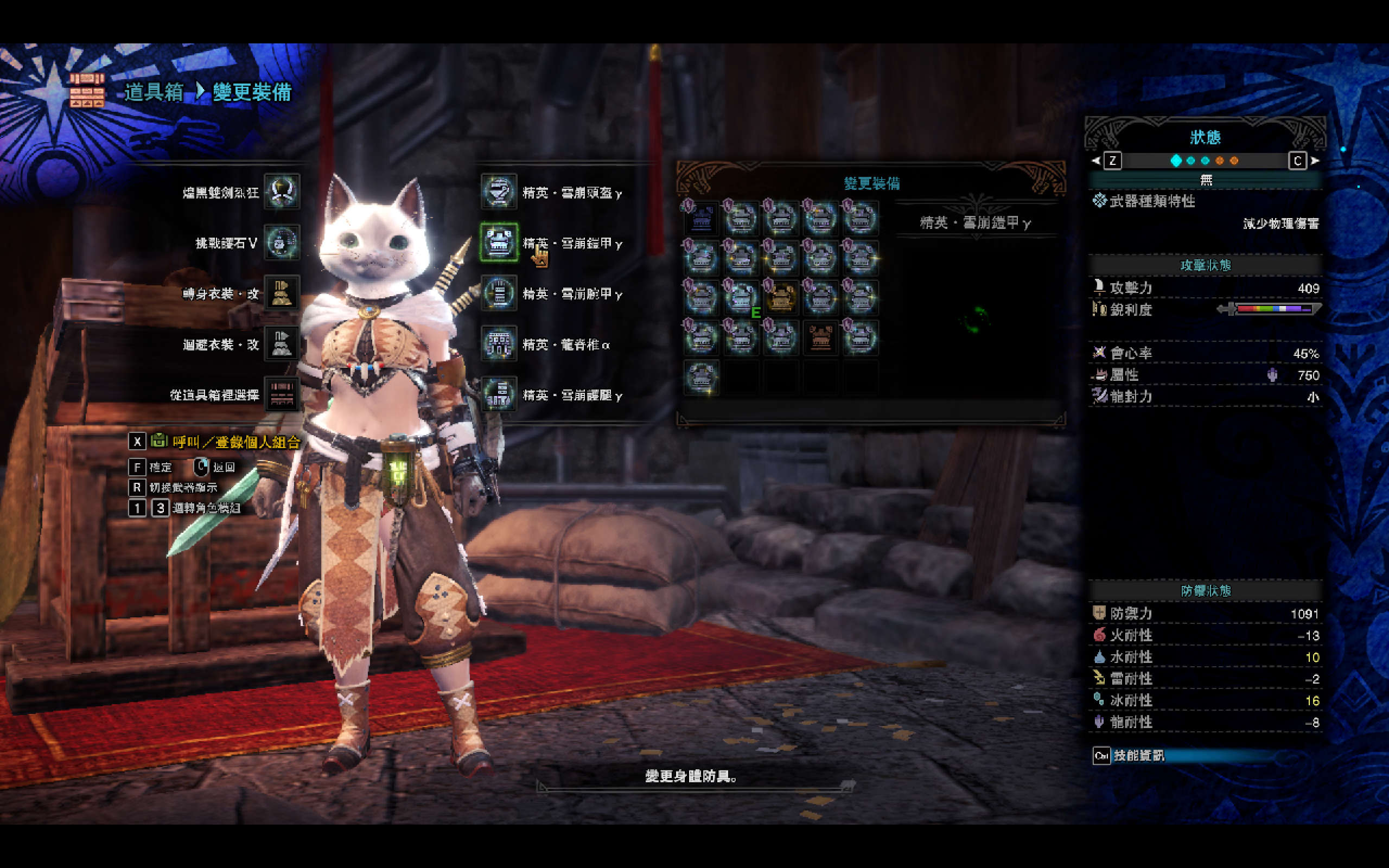
Task: Select the gold-colored chest armor in the grid
Action: [781, 298]
